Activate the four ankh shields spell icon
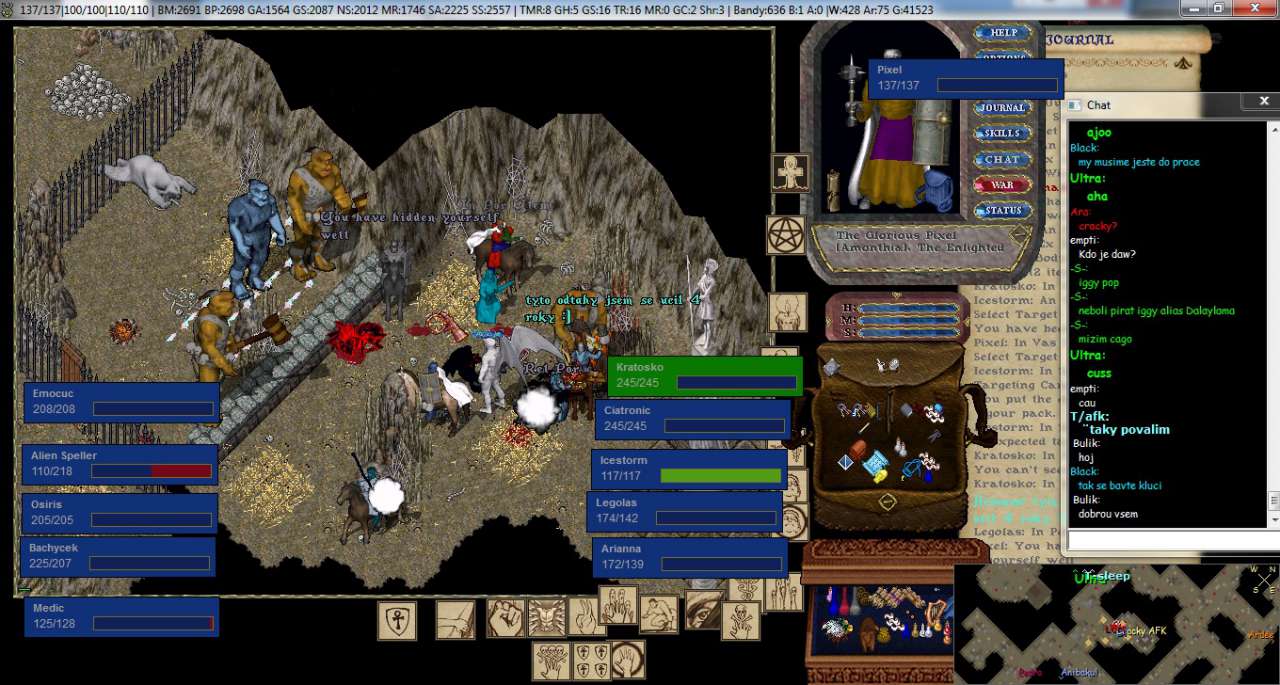This screenshot has height=685, width=1280. (591, 661)
